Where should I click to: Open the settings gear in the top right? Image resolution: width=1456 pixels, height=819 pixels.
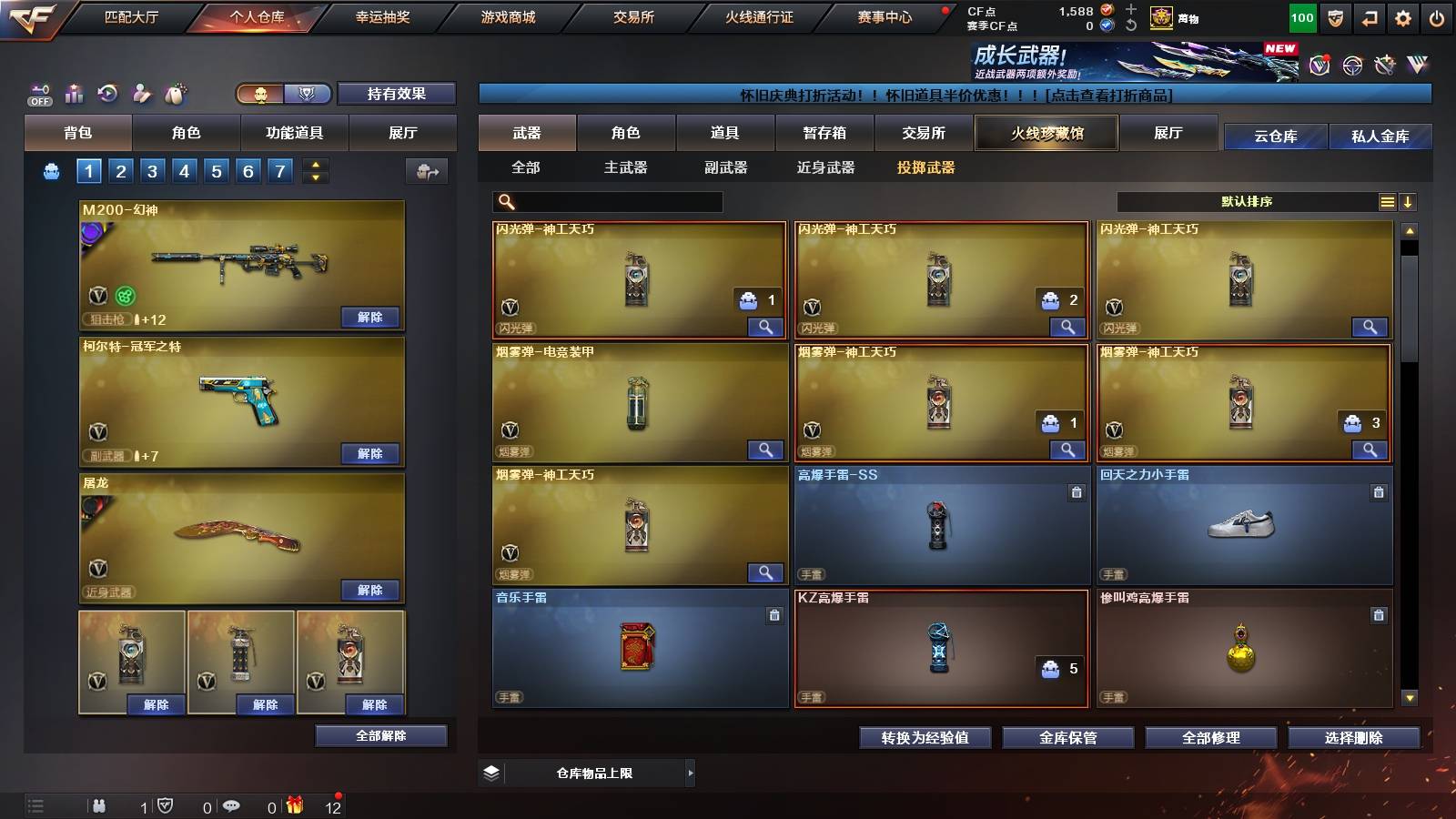(x=1403, y=17)
